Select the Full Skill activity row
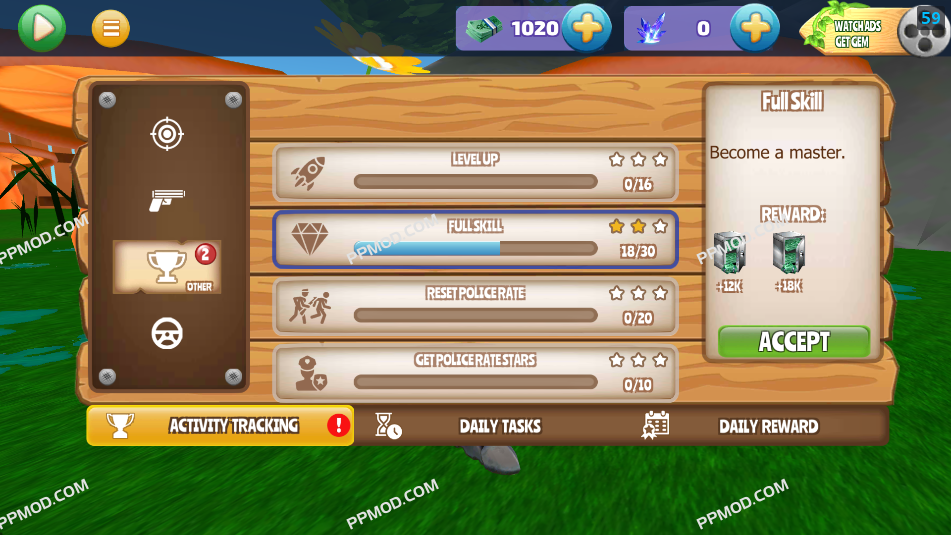 [x=475, y=239]
